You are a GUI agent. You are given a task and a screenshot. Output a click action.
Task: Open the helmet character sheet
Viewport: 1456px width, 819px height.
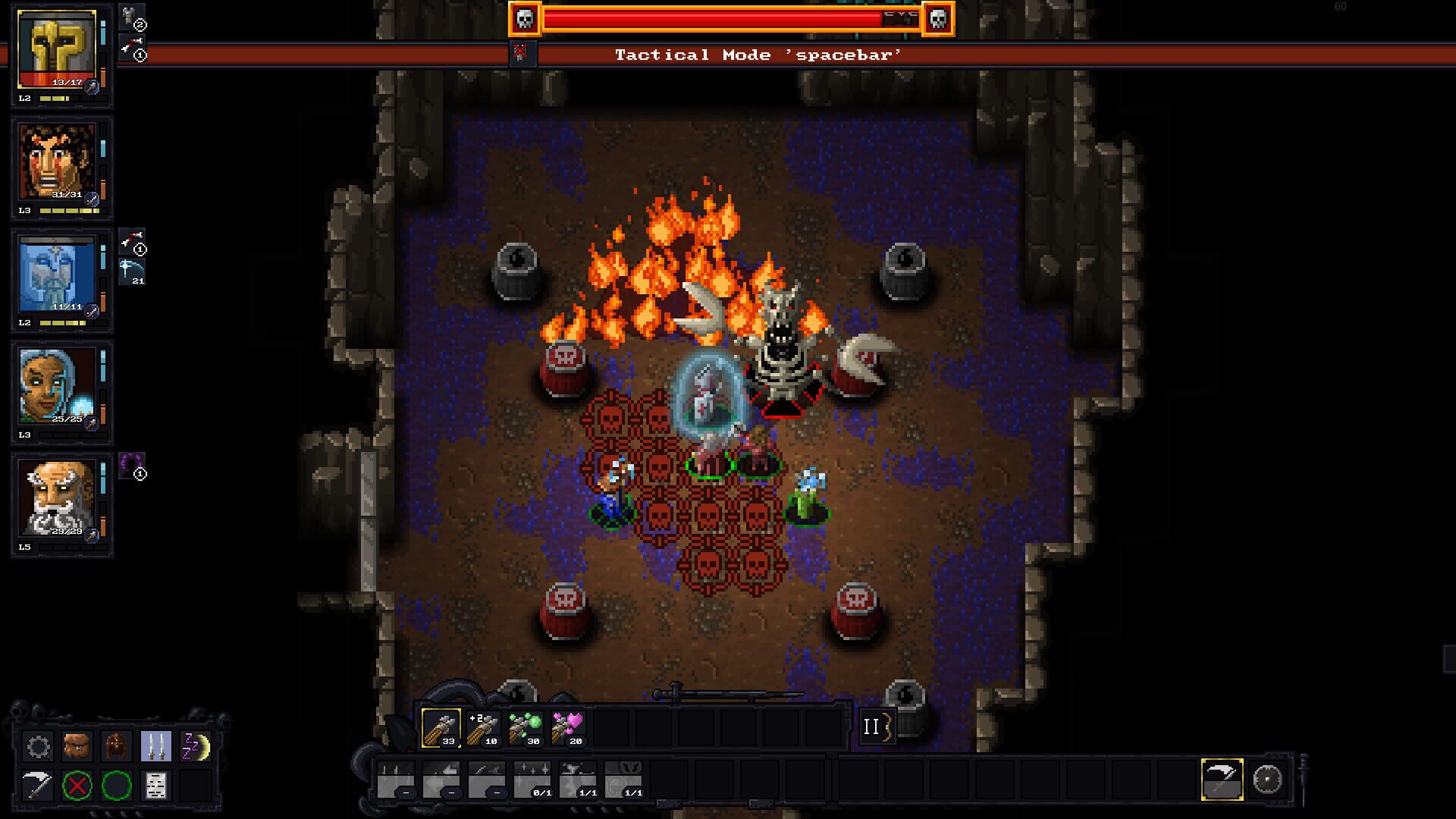pos(116,747)
